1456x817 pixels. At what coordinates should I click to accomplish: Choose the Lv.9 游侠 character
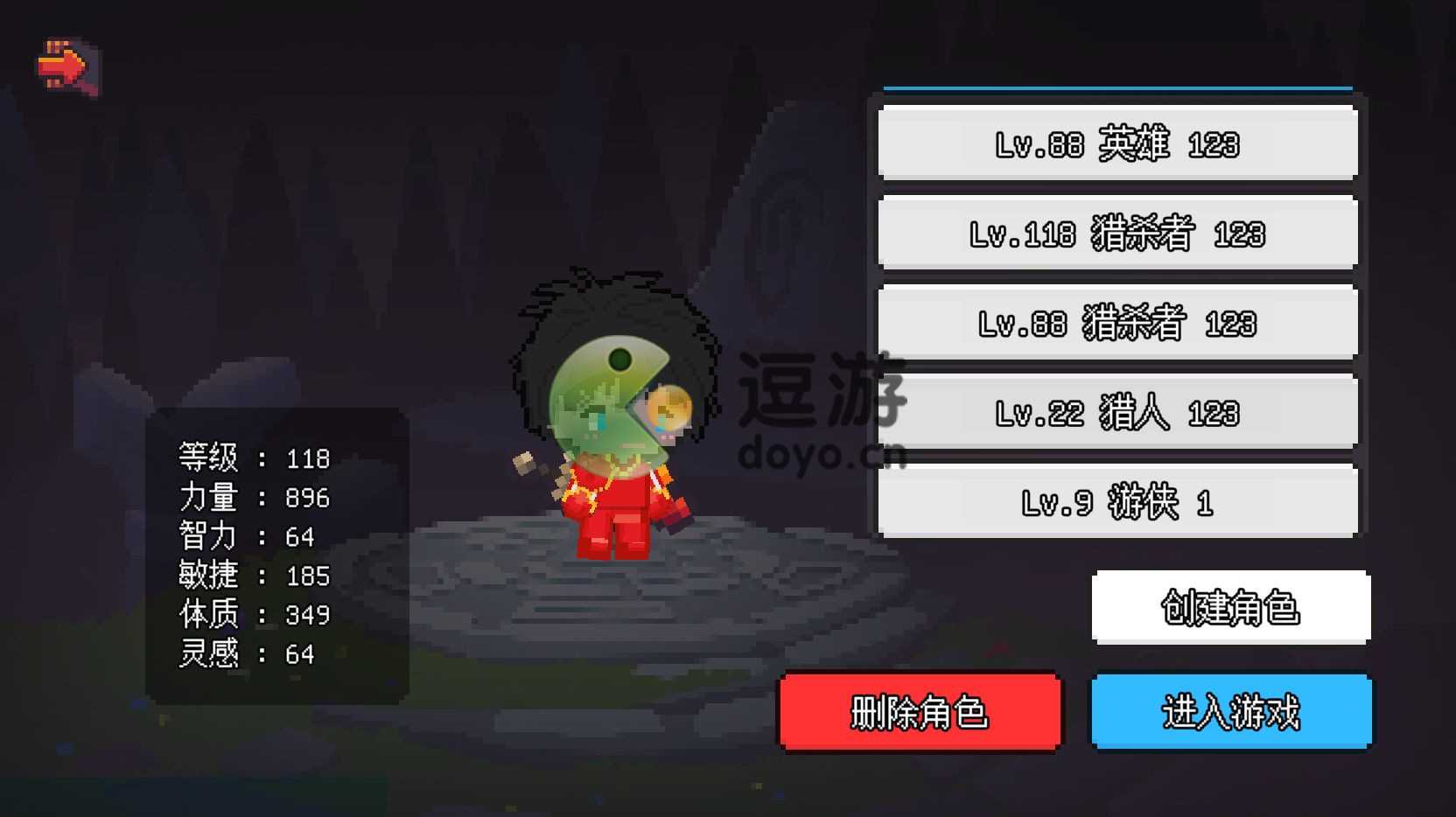1117,502
